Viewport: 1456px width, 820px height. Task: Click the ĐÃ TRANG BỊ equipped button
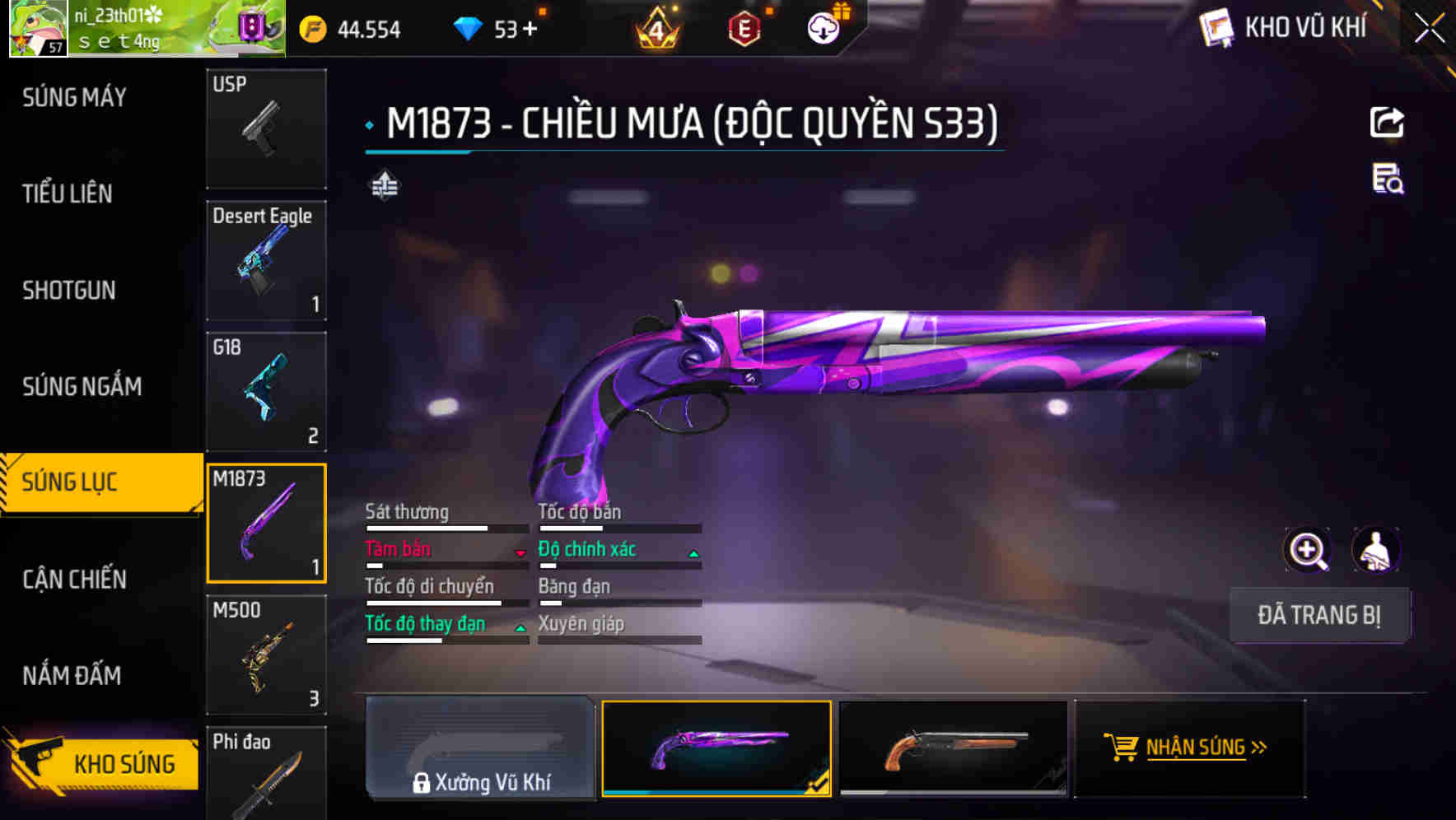point(1320,615)
